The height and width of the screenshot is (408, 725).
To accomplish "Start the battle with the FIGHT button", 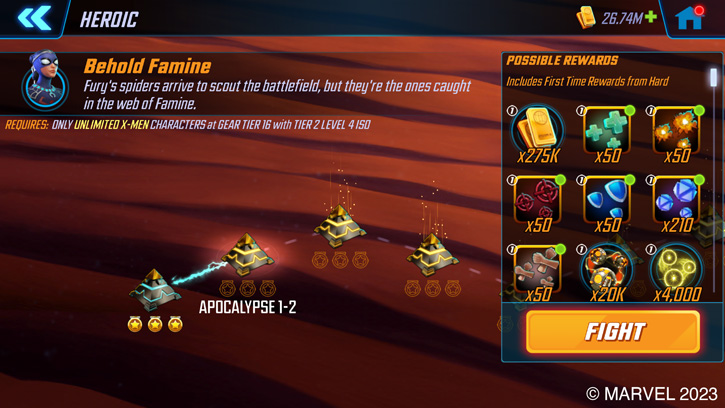I will click(612, 332).
